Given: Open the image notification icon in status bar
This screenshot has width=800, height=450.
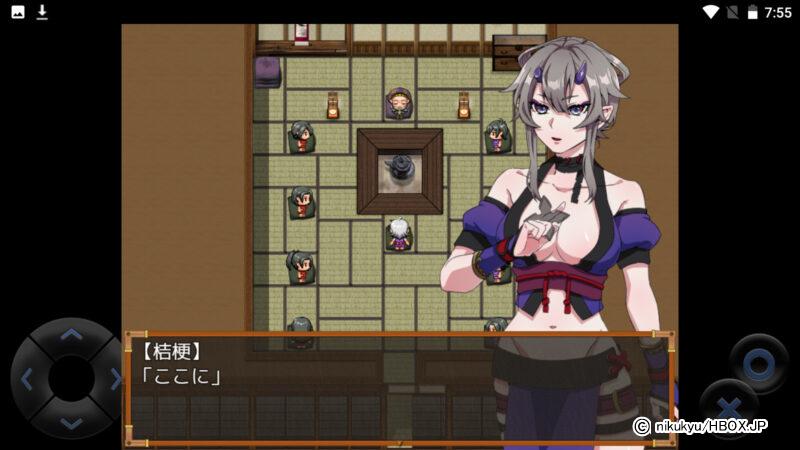Looking at the screenshot, I should click(x=18, y=12).
